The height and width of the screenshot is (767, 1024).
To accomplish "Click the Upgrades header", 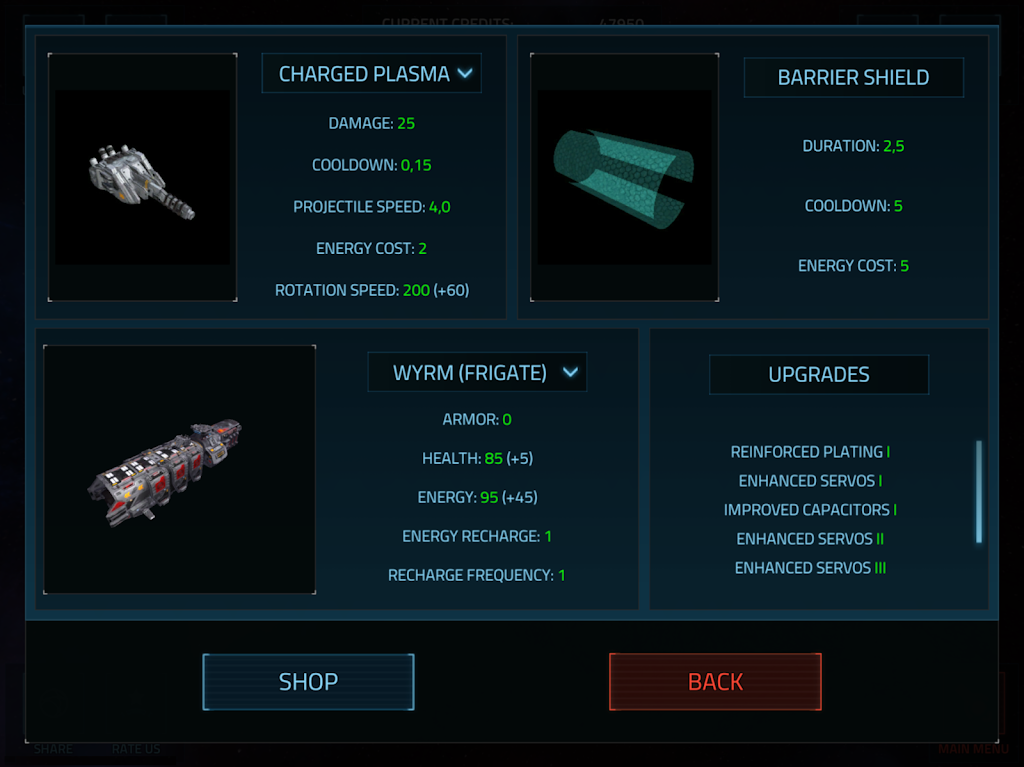I will 818,375.
